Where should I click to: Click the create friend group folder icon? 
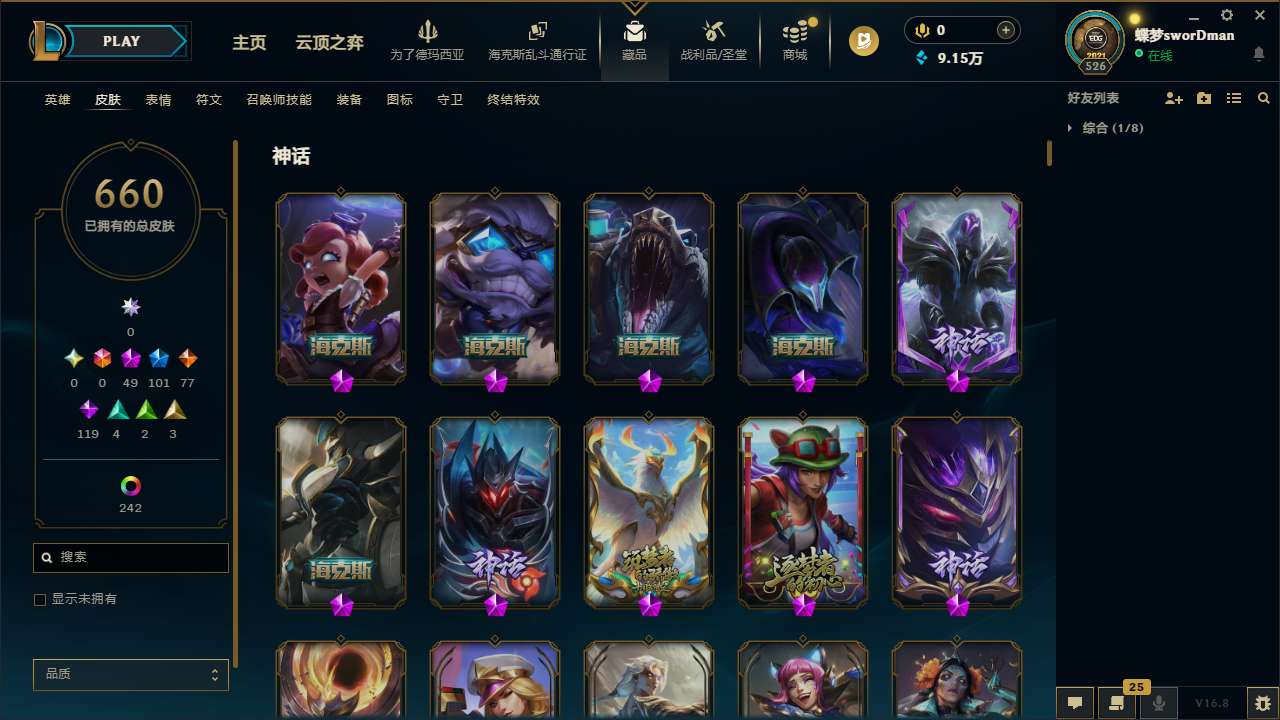[x=1203, y=97]
